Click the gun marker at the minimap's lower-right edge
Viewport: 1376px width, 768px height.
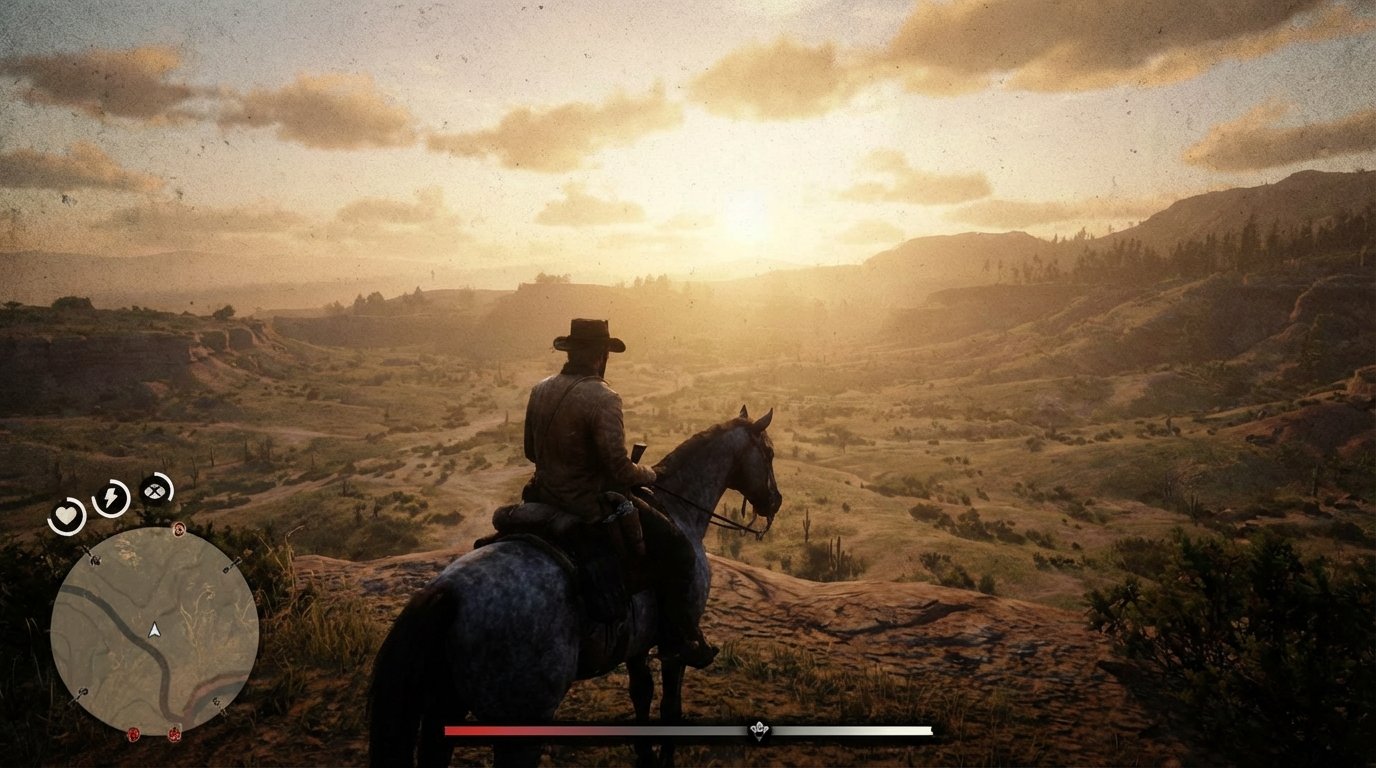(x=217, y=701)
